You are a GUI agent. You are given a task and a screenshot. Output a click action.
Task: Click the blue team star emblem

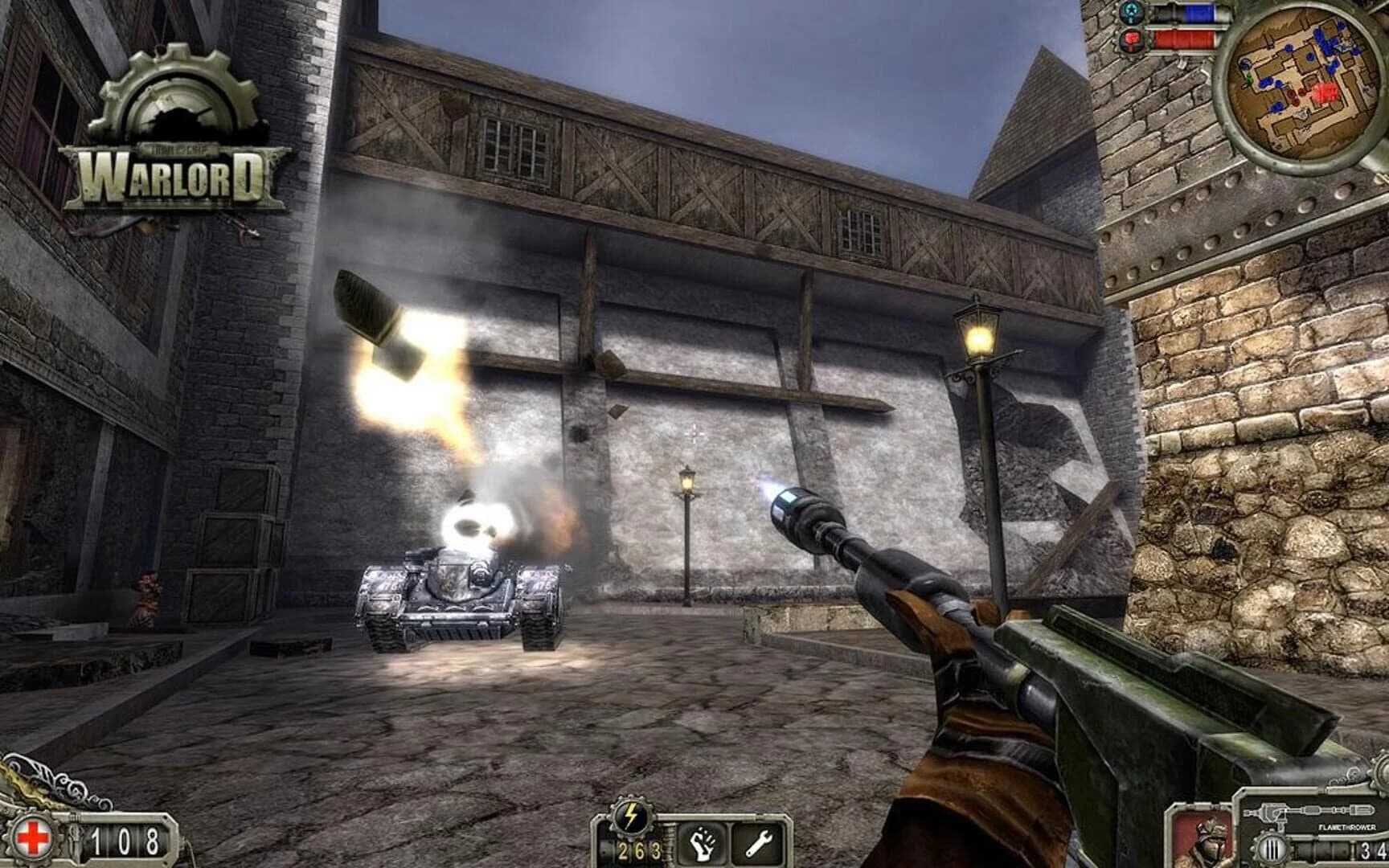[x=1131, y=12]
